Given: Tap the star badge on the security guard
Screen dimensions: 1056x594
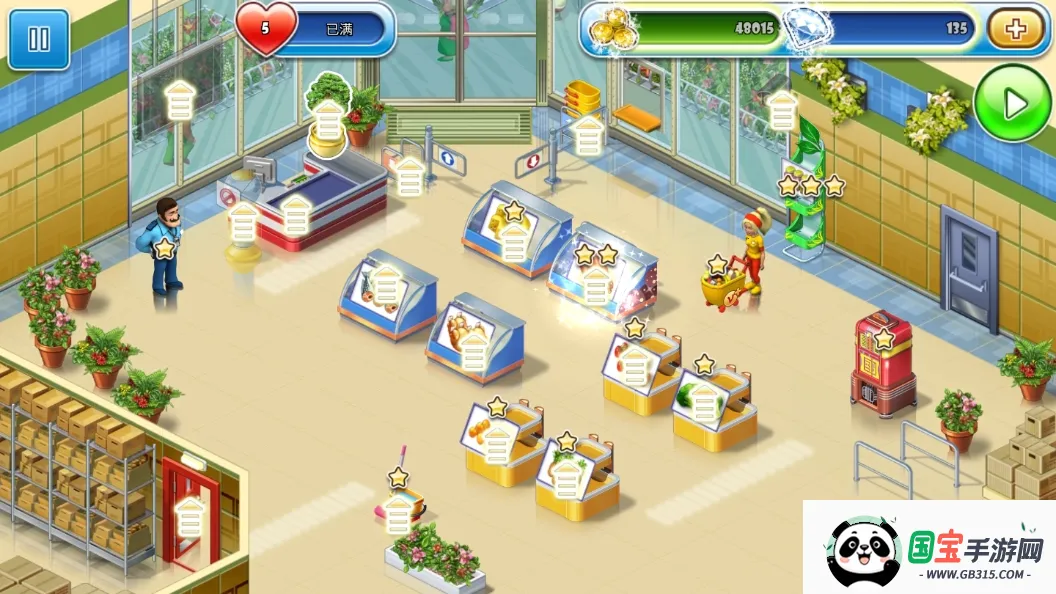Looking at the screenshot, I should click(x=165, y=249).
